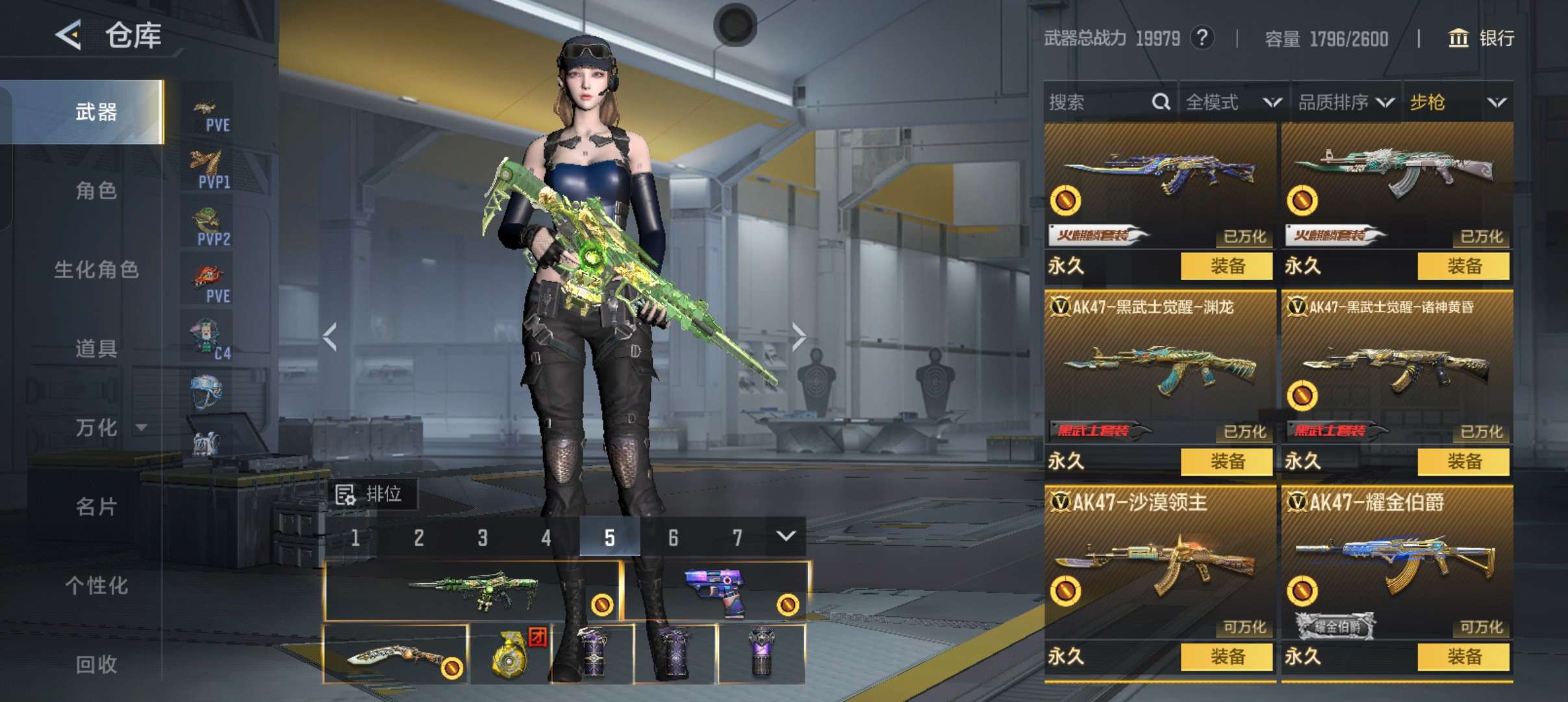
Task: Open the 生化角色 category
Action: point(96,270)
